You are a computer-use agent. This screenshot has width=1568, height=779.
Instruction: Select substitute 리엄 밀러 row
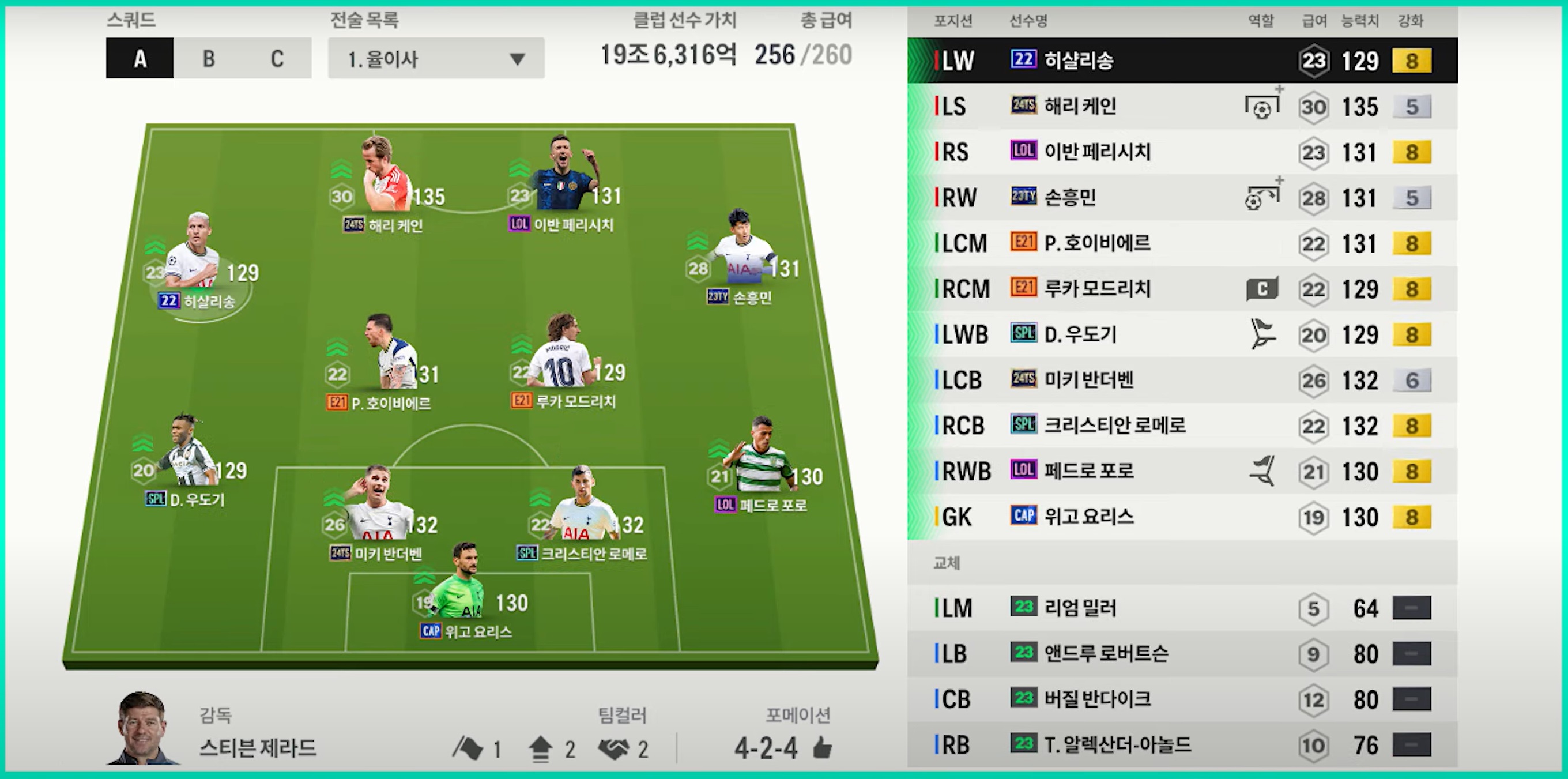click(x=1181, y=608)
